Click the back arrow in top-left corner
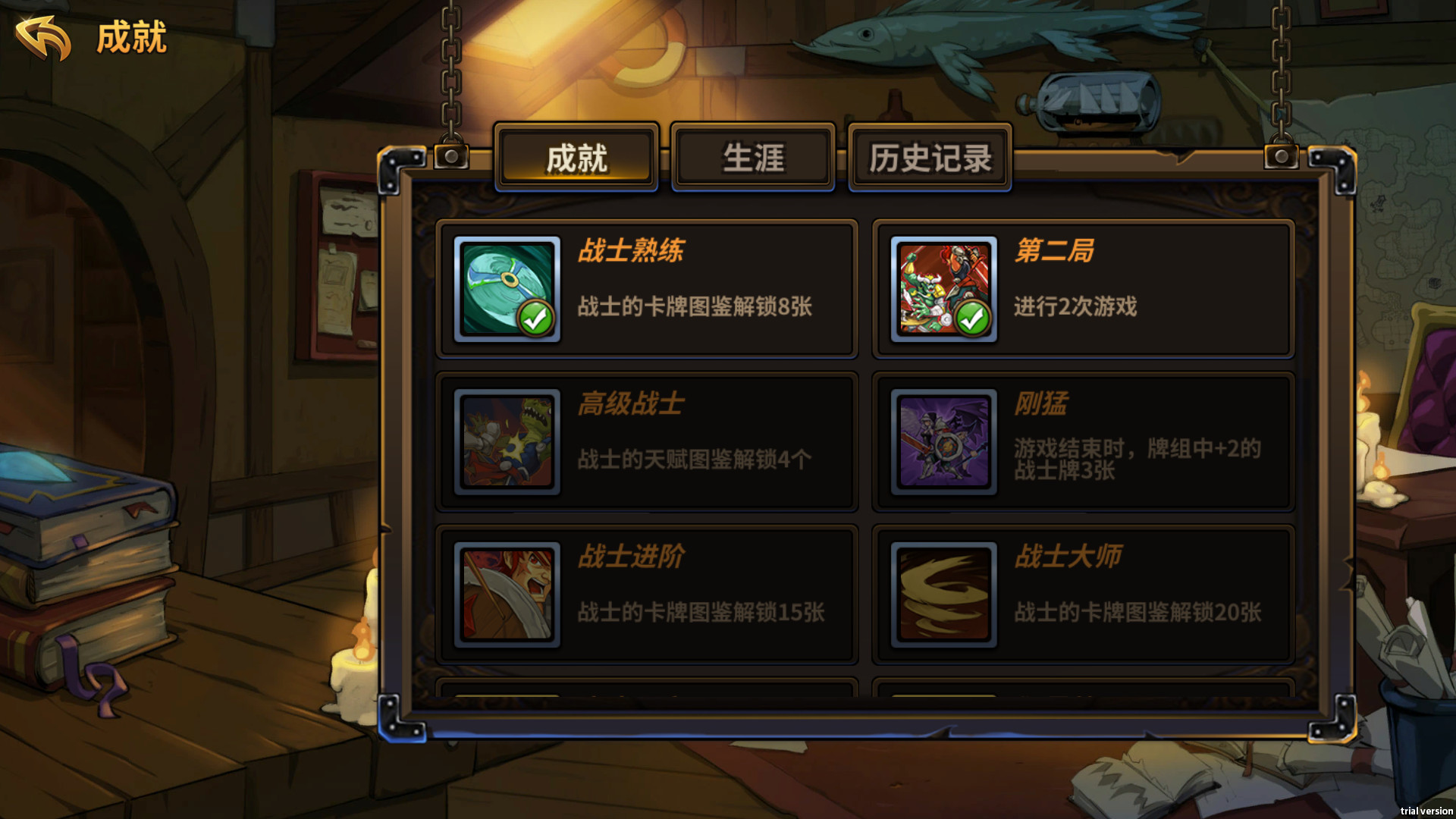 tap(43, 36)
